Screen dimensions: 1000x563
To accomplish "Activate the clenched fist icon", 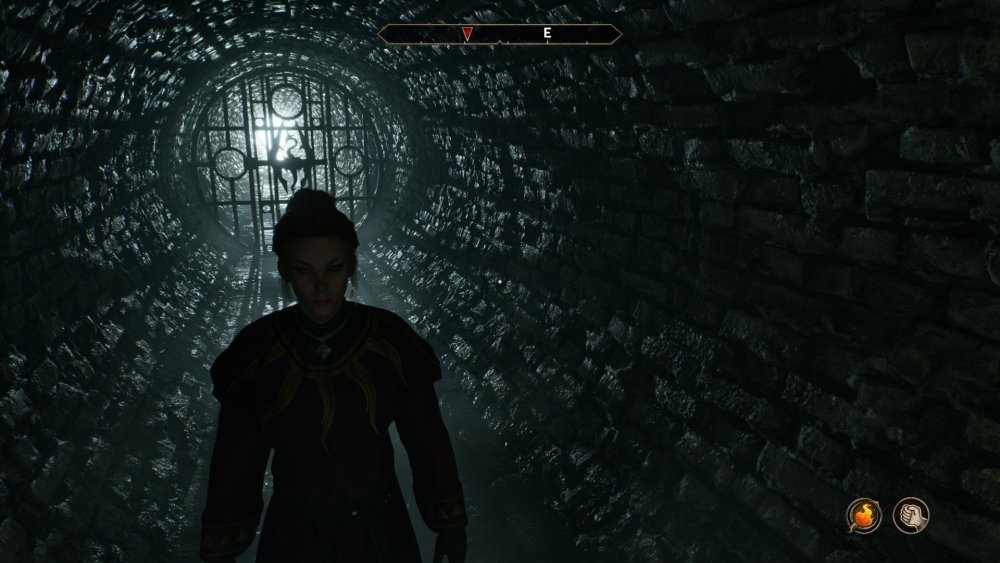I will 909,515.
